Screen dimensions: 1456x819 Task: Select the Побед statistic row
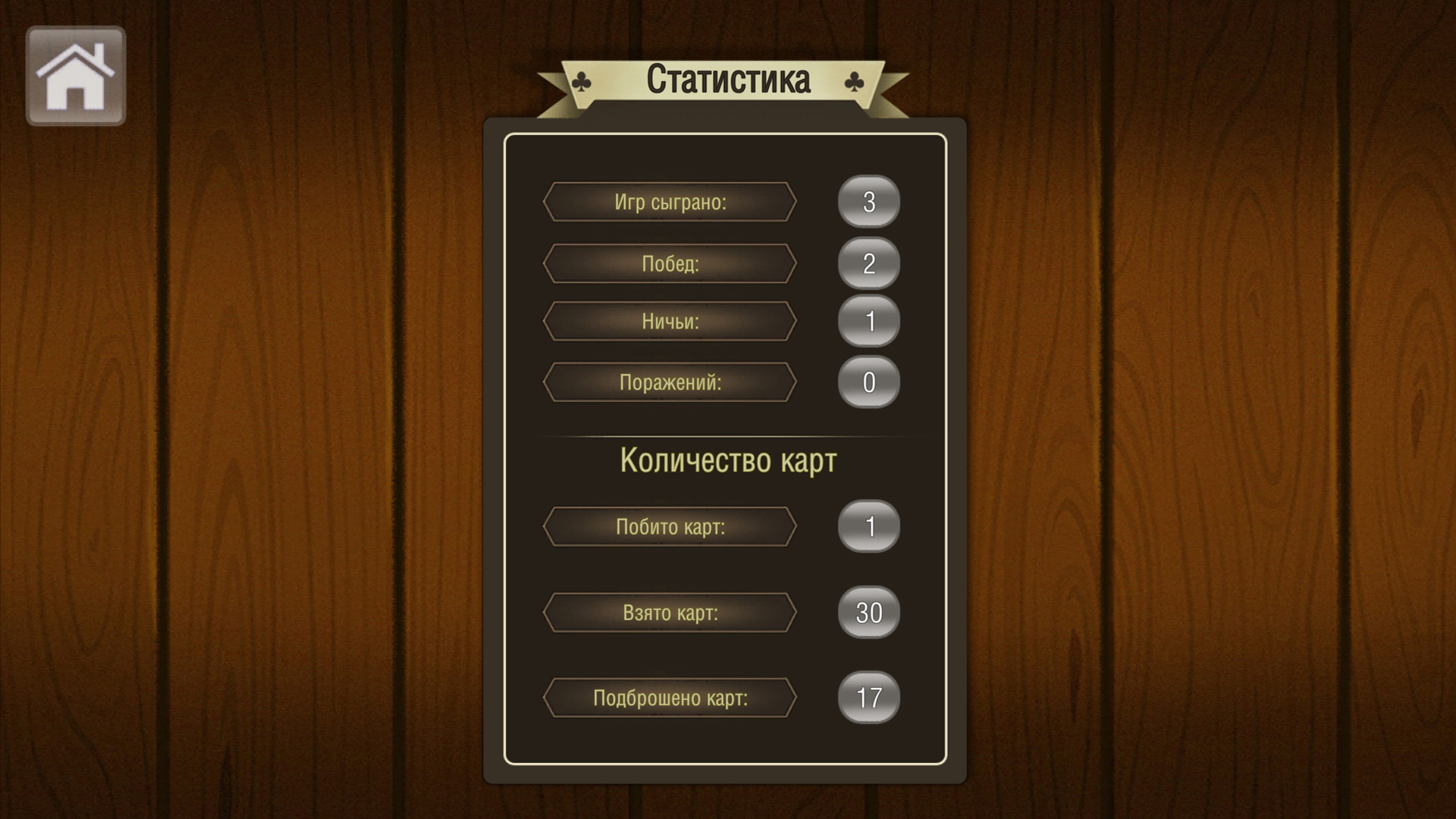tap(669, 264)
